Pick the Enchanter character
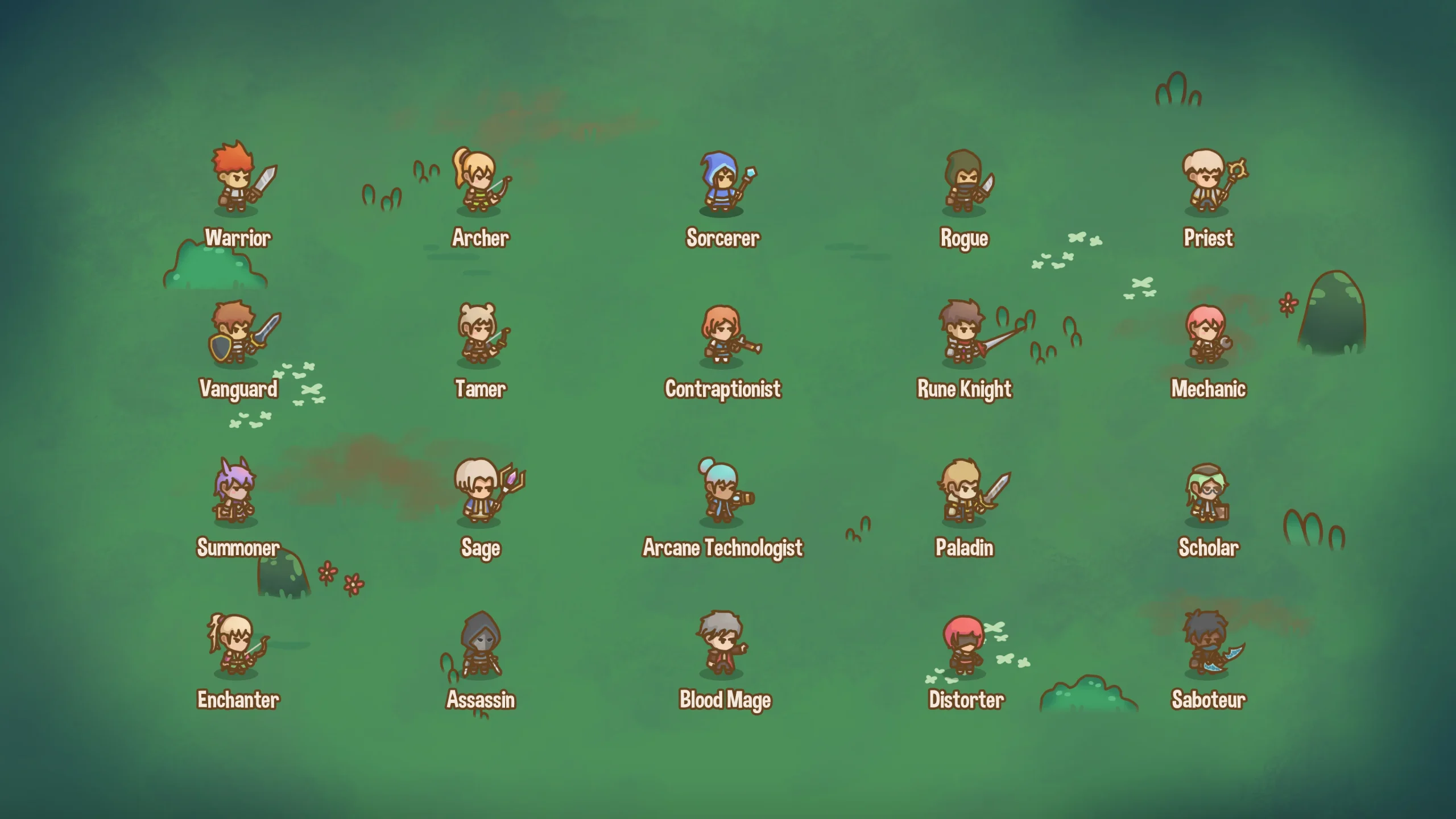Image resolution: width=1456 pixels, height=819 pixels. (235, 644)
